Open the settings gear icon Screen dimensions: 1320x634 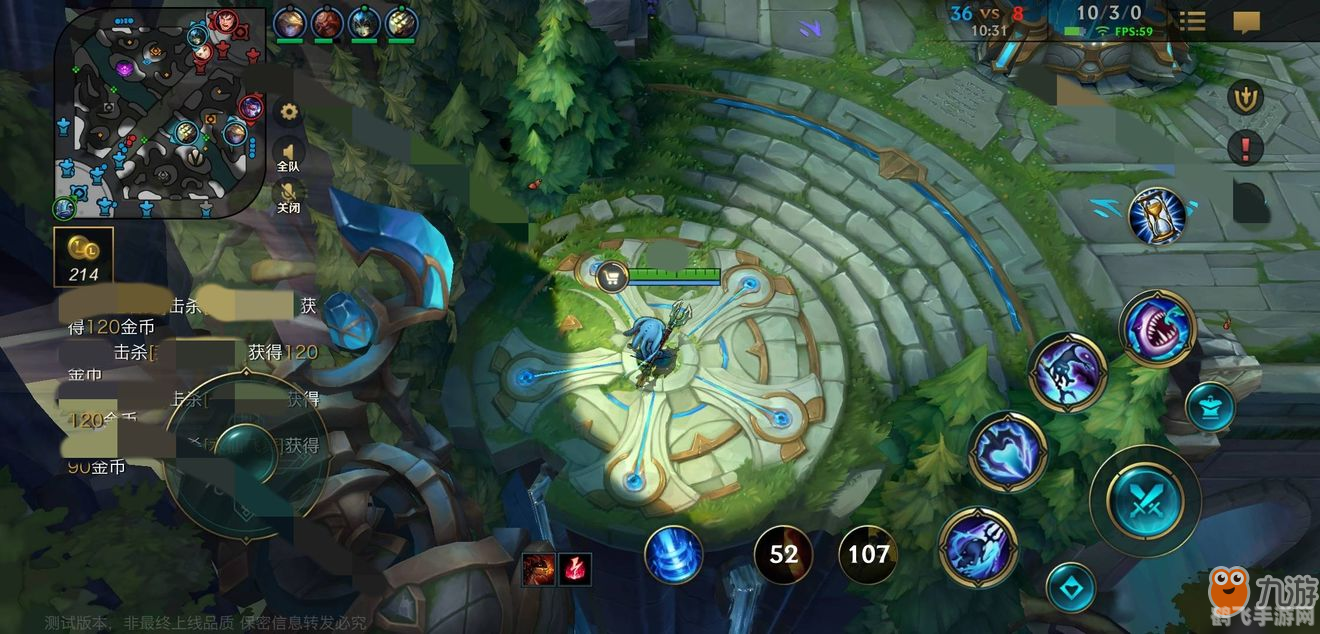point(289,112)
